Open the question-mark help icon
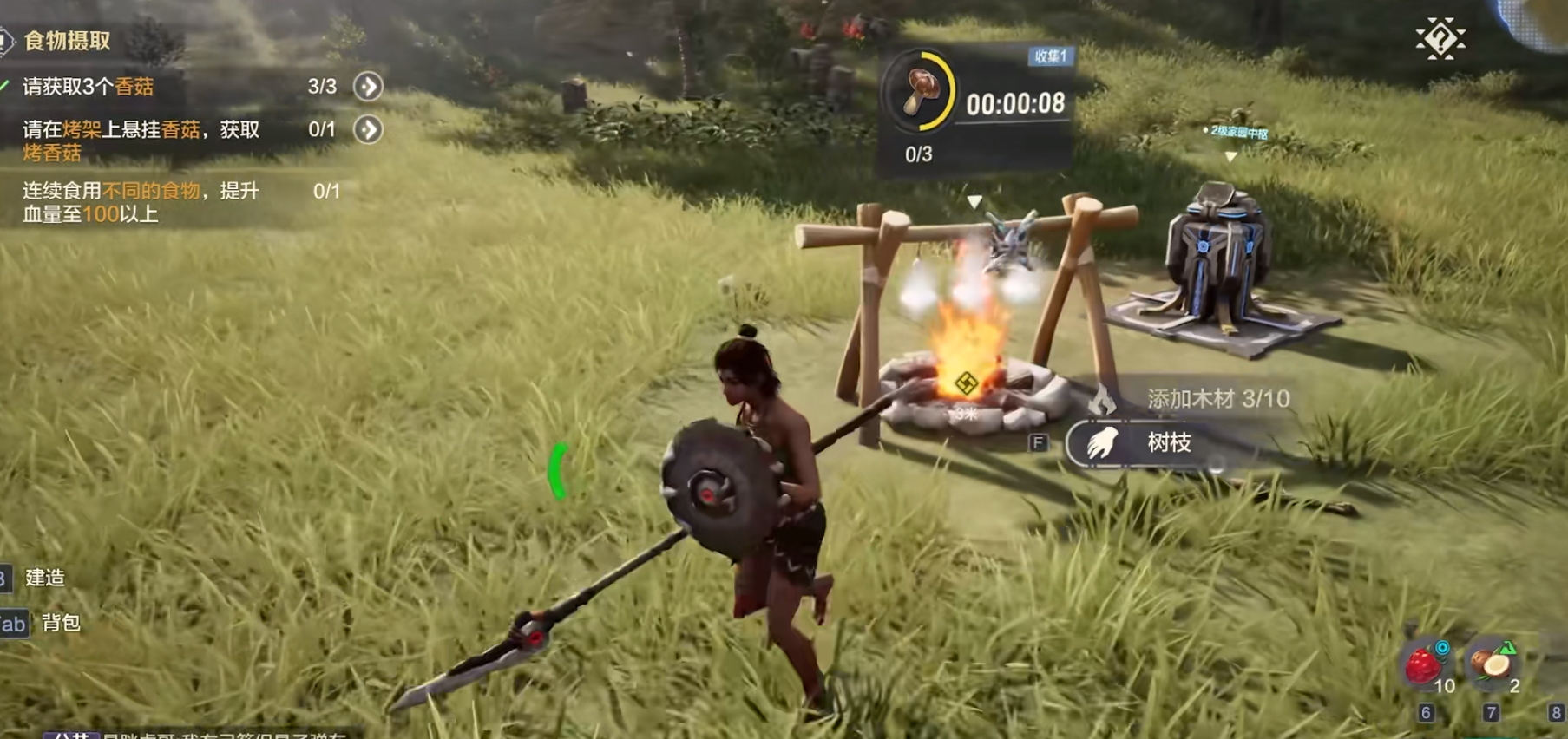Screen dimensions: 1568x739 point(1440,39)
